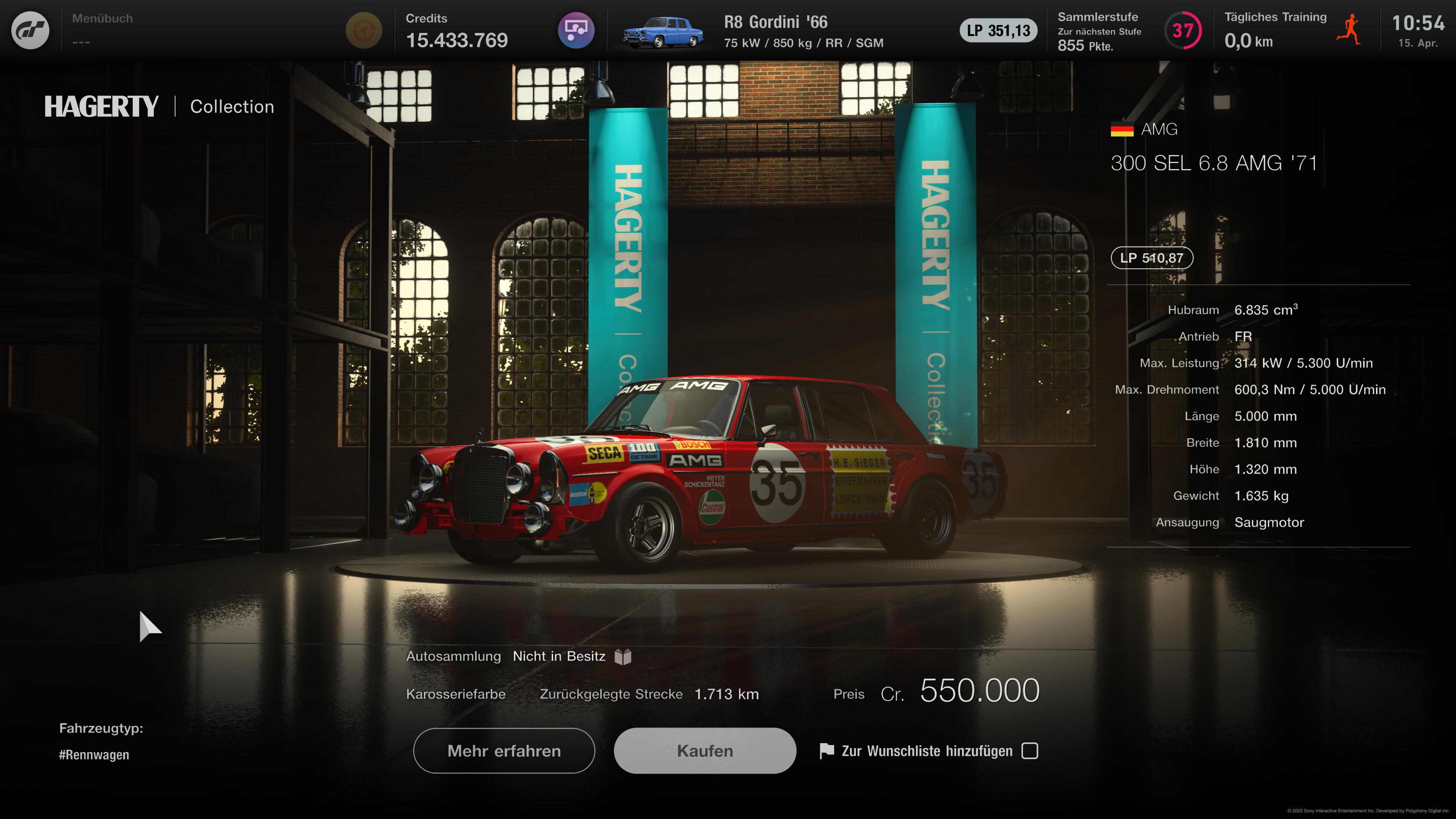Click the LP 351,13 badge in the header
1456x819 pixels.
998,31
